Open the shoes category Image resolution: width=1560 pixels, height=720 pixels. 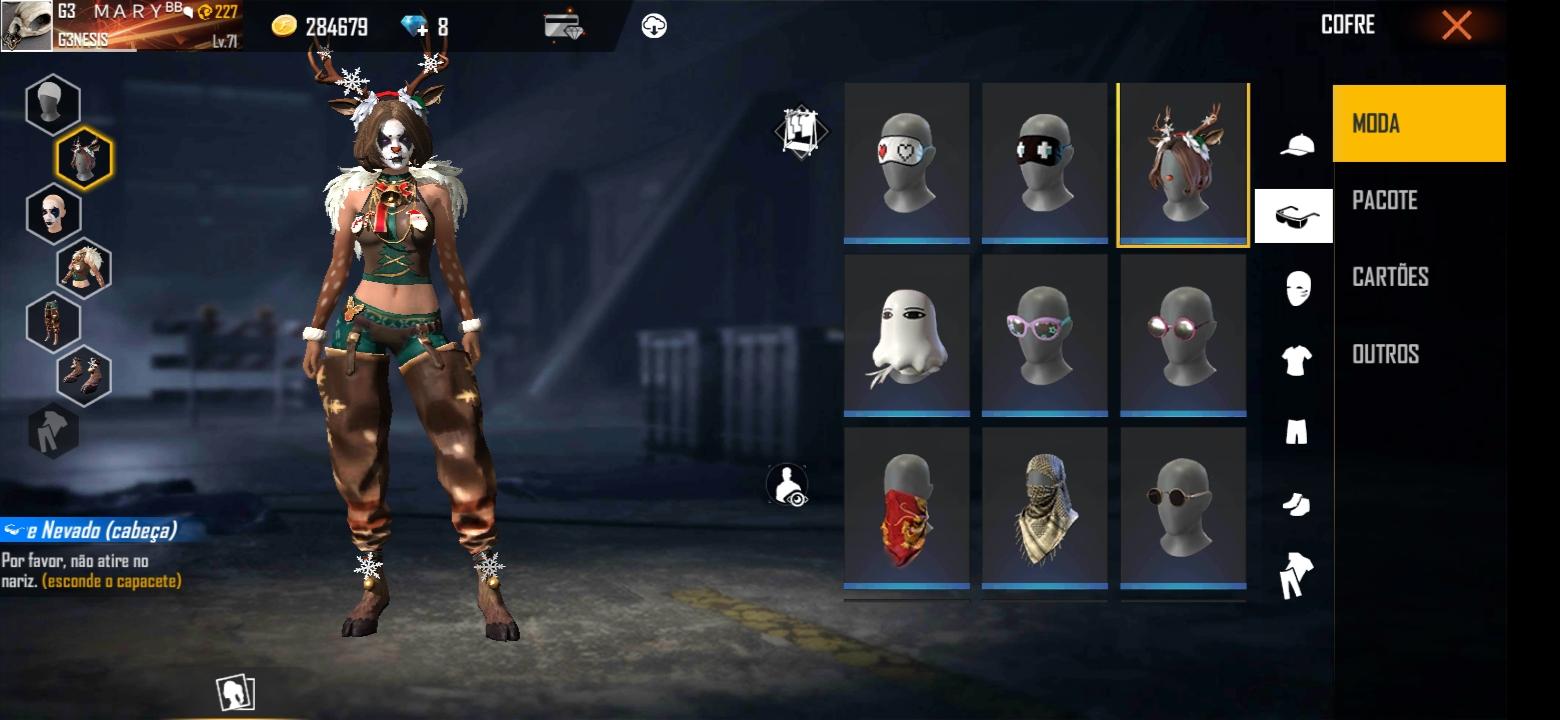click(1296, 504)
